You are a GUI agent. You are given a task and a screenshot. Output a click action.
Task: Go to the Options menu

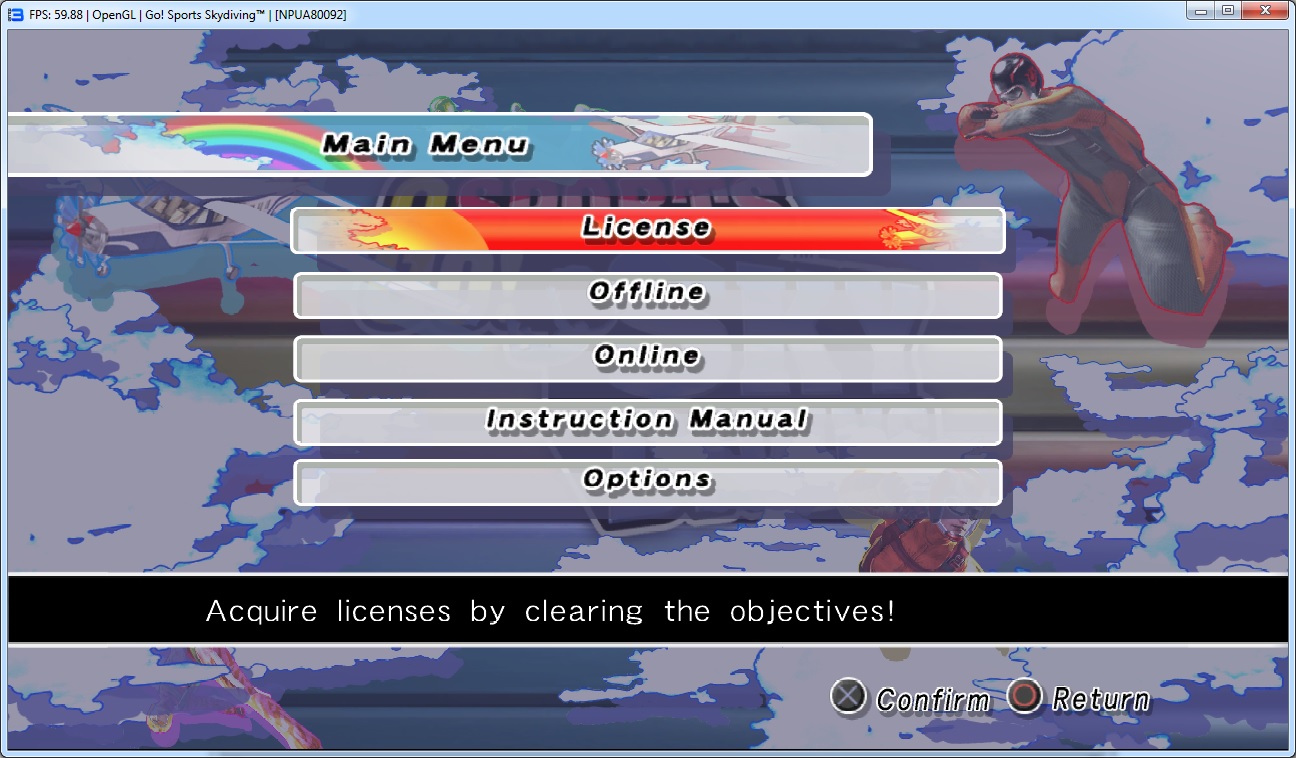click(647, 482)
